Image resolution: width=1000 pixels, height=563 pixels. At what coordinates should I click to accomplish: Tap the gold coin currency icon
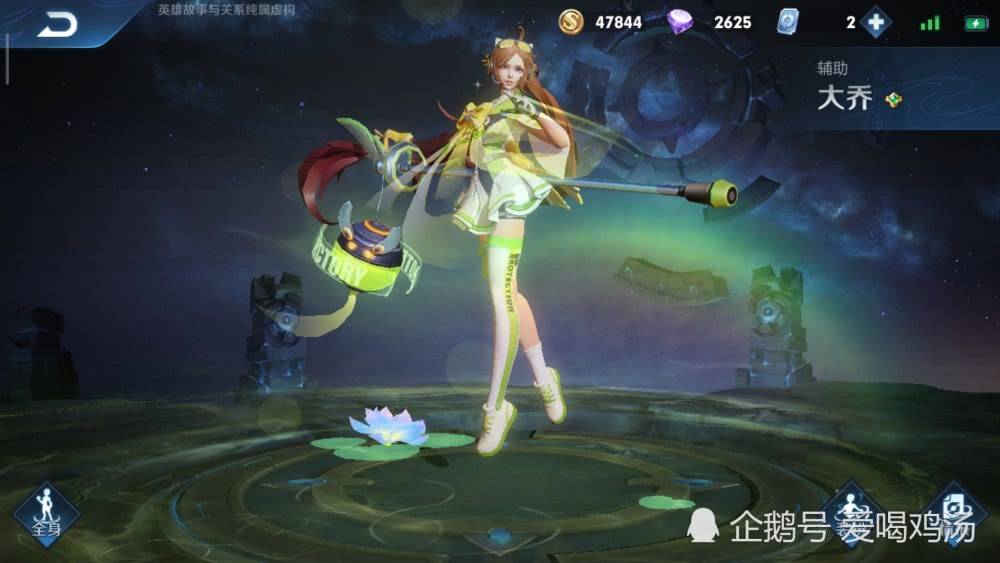pyautogui.click(x=571, y=21)
